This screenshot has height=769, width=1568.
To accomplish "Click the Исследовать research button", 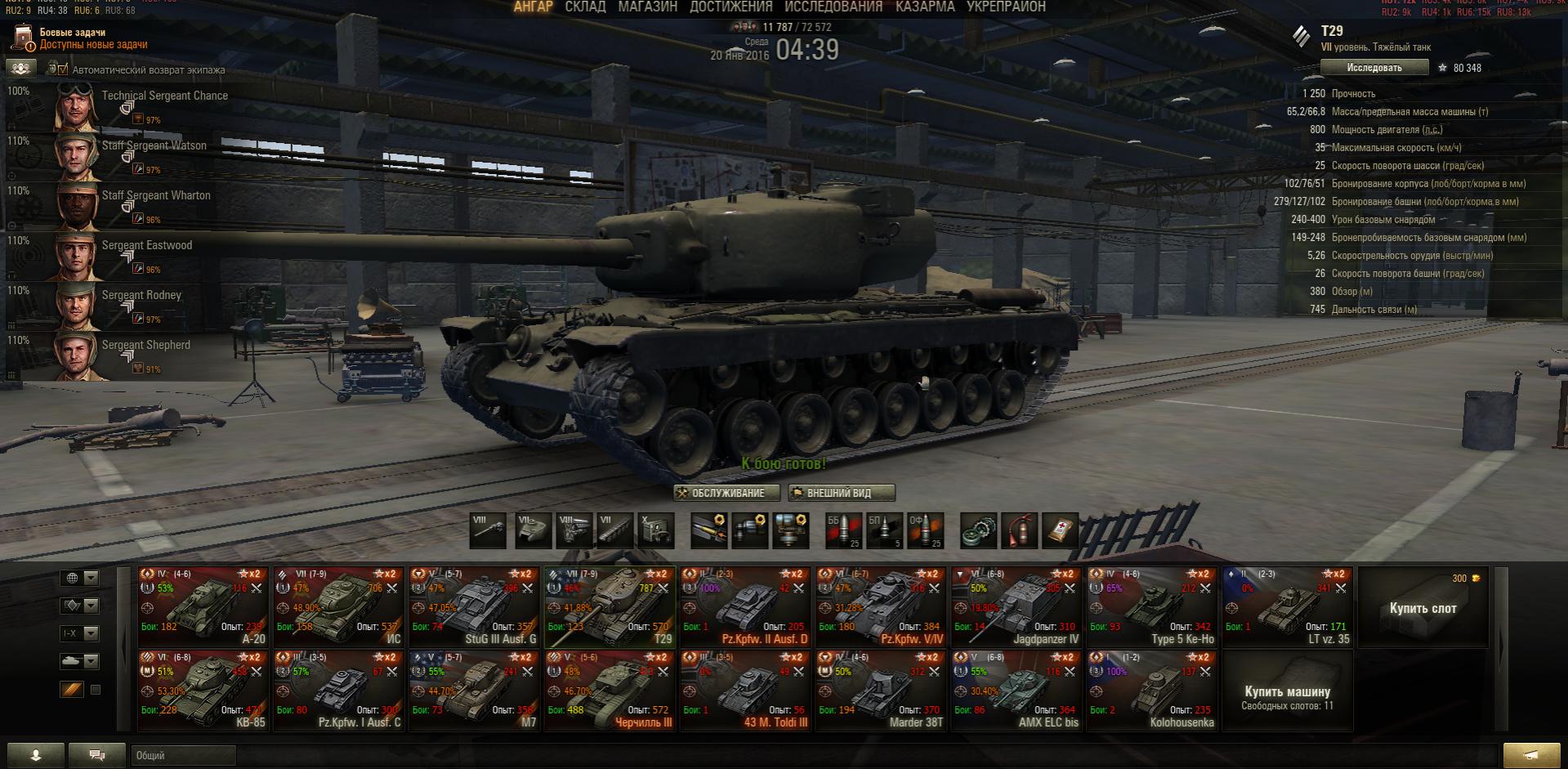I will tap(1374, 68).
